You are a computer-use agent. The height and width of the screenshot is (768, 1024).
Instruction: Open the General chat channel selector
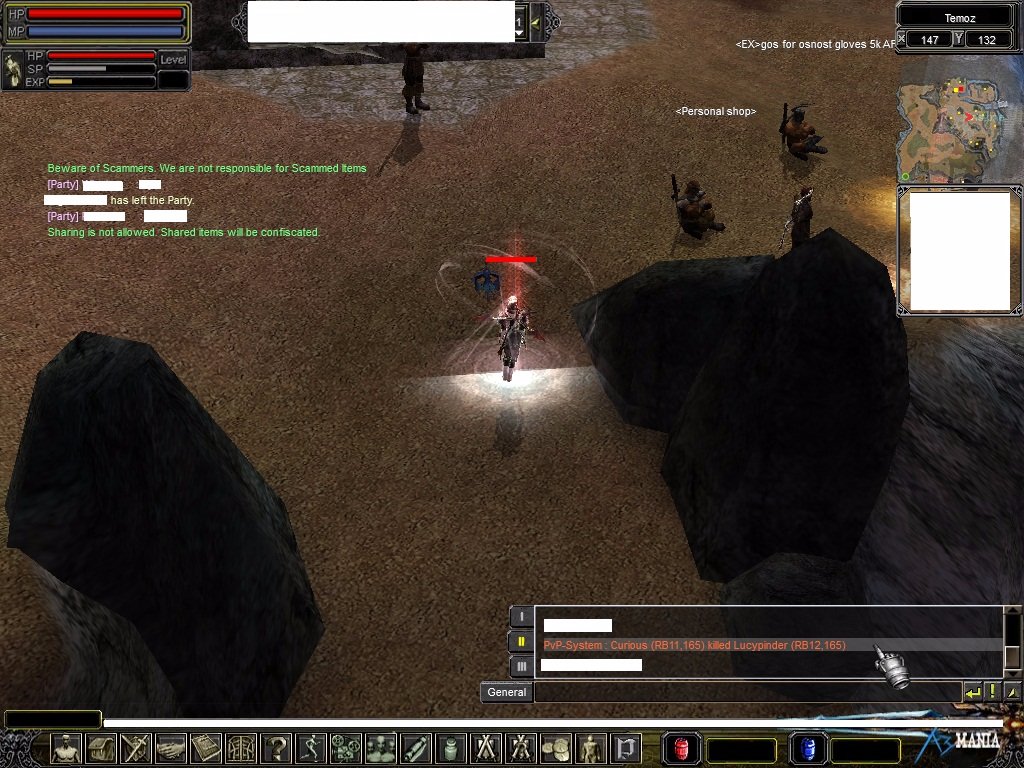click(506, 692)
